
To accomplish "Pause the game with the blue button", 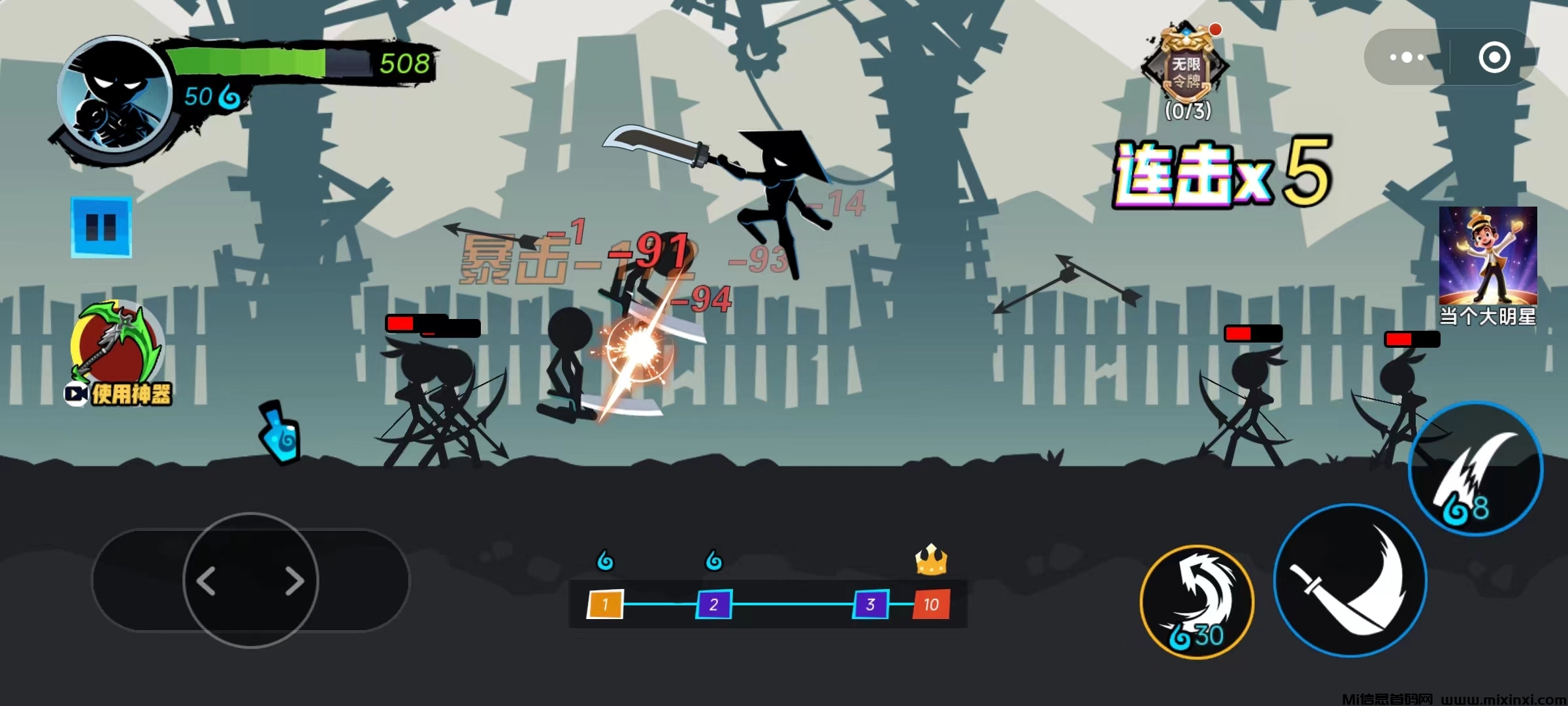I will 101,227.
